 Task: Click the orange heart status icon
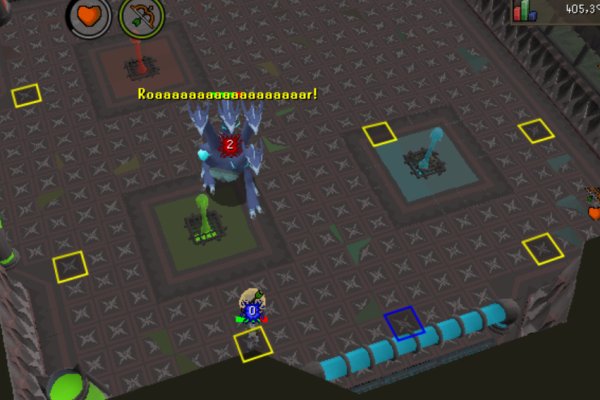click(x=89, y=16)
